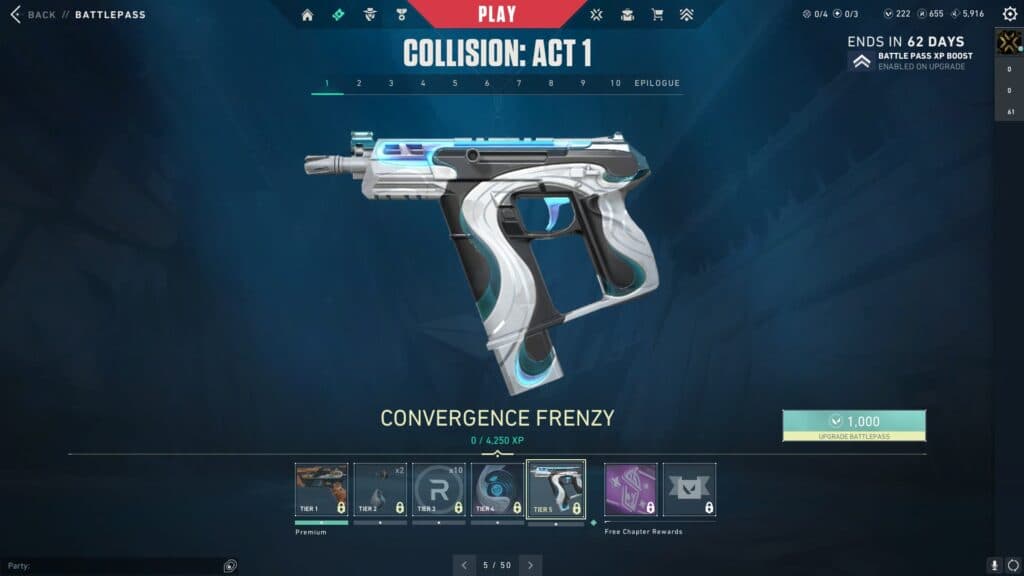Viewport: 1024px width, 576px height.
Task: Jump to chapter 10 tab
Action: pos(615,83)
